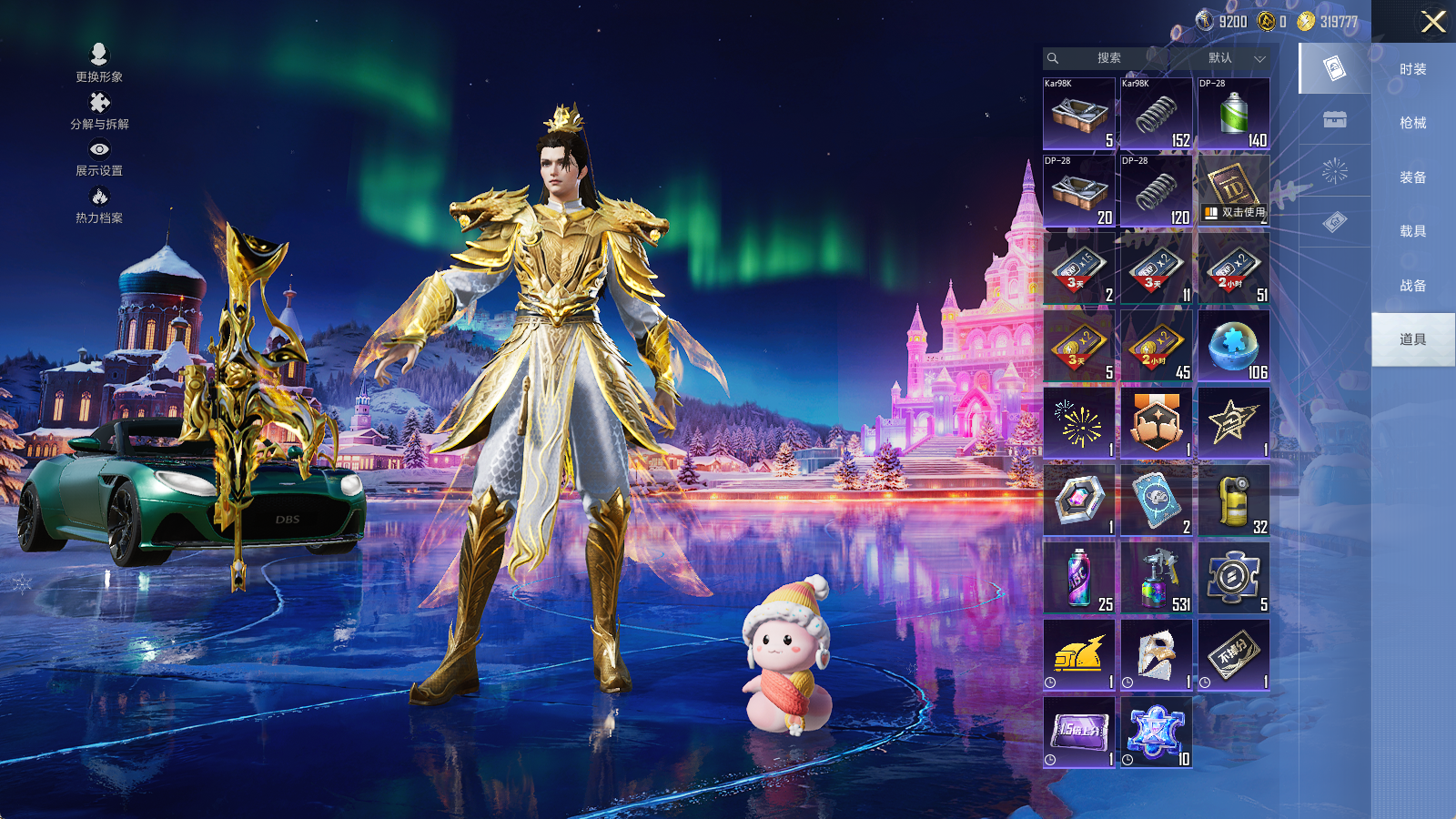Click the 更换形象 change appearance button
The width and height of the screenshot is (1456, 819).
99,63
